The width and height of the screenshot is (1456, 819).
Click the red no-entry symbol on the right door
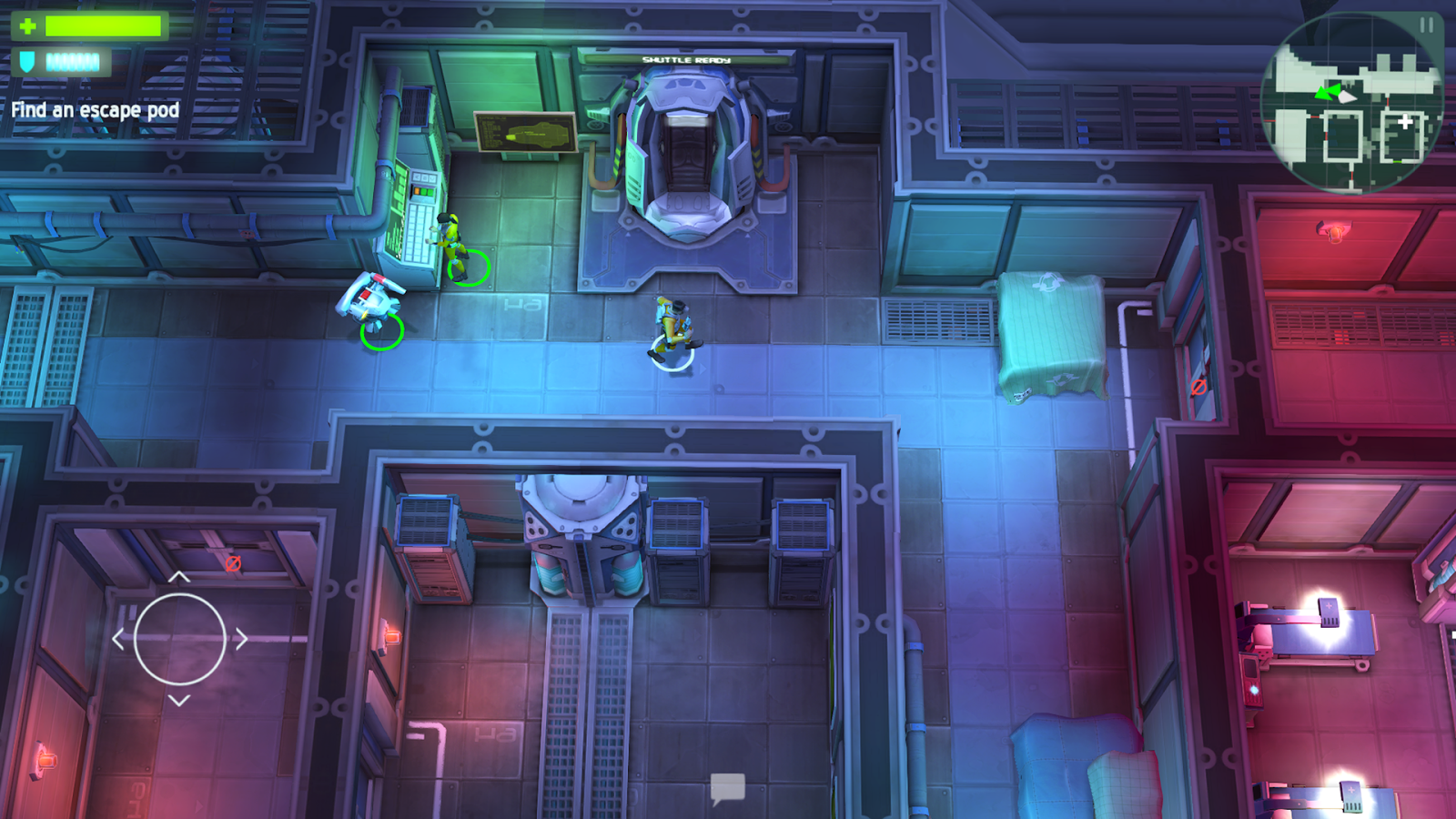coord(1199,386)
